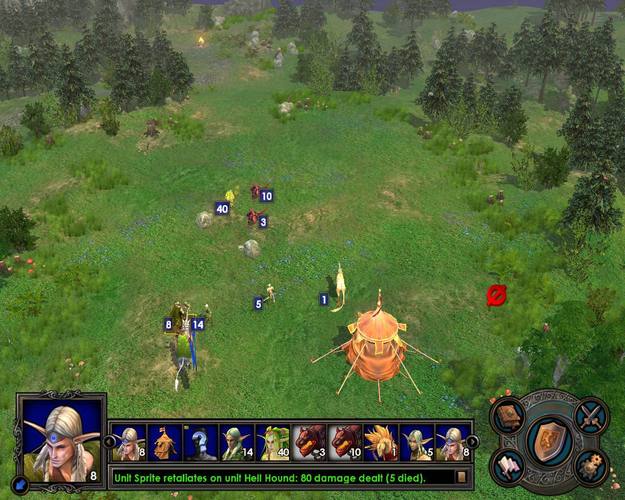
Task: Expand the combat log message bar
Action: click(461, 478)
